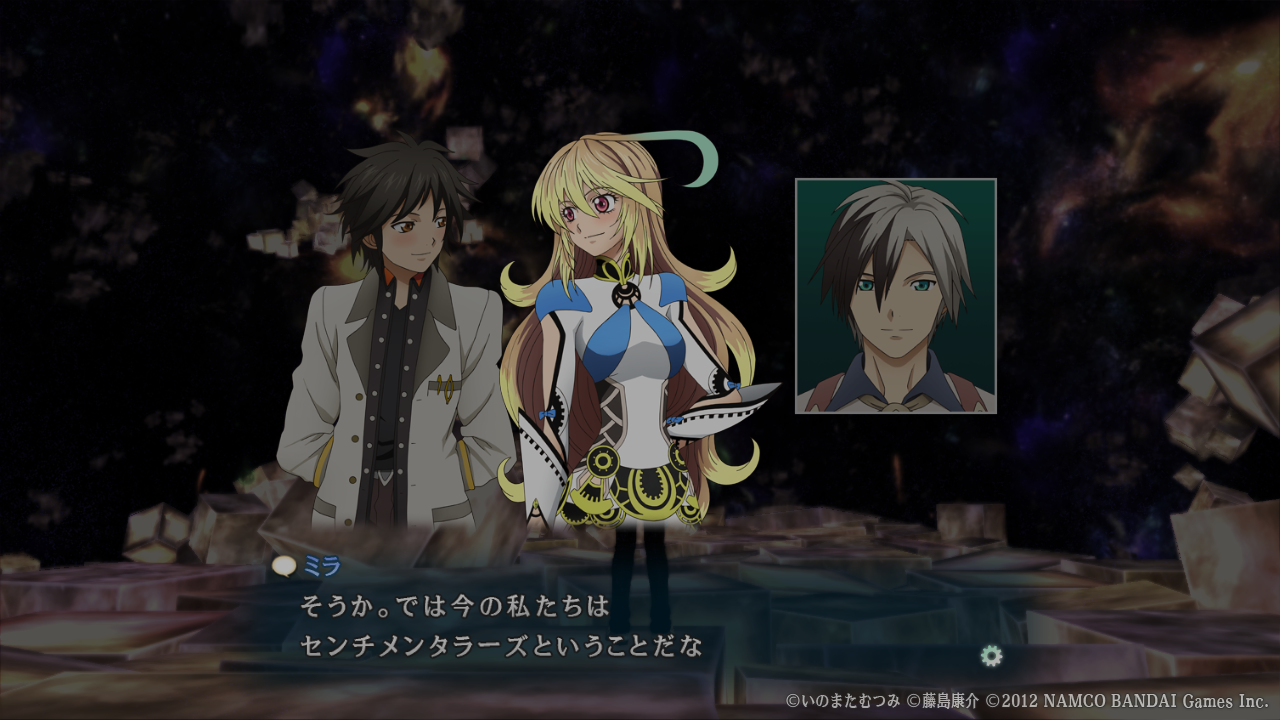Screen dimensions: 1280x720
Task: Click the gear icon to advance dialogue
Action: tap(991, 656)
